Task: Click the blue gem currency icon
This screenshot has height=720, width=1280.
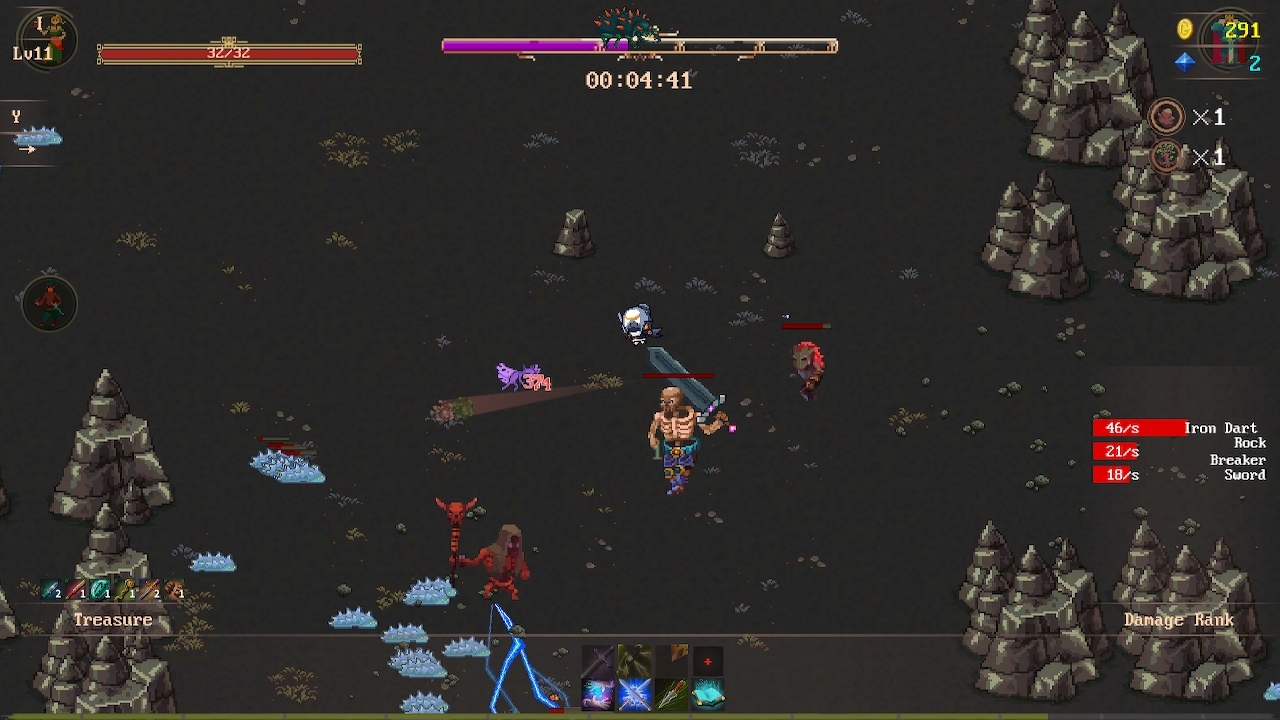Action: pyautogui.click(x=1184, y=63)
